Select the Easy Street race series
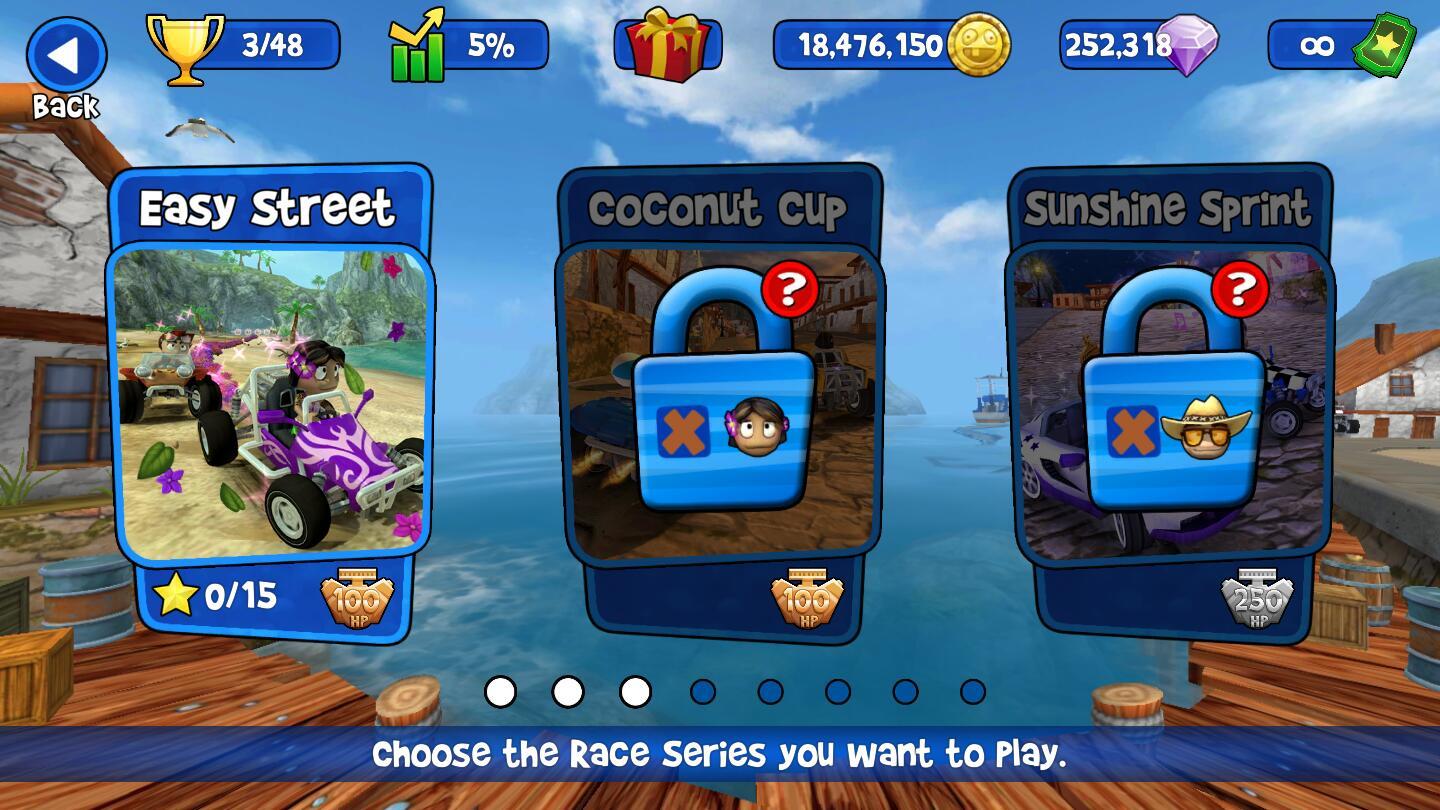The image size is (1440, 810). (270, 400)
